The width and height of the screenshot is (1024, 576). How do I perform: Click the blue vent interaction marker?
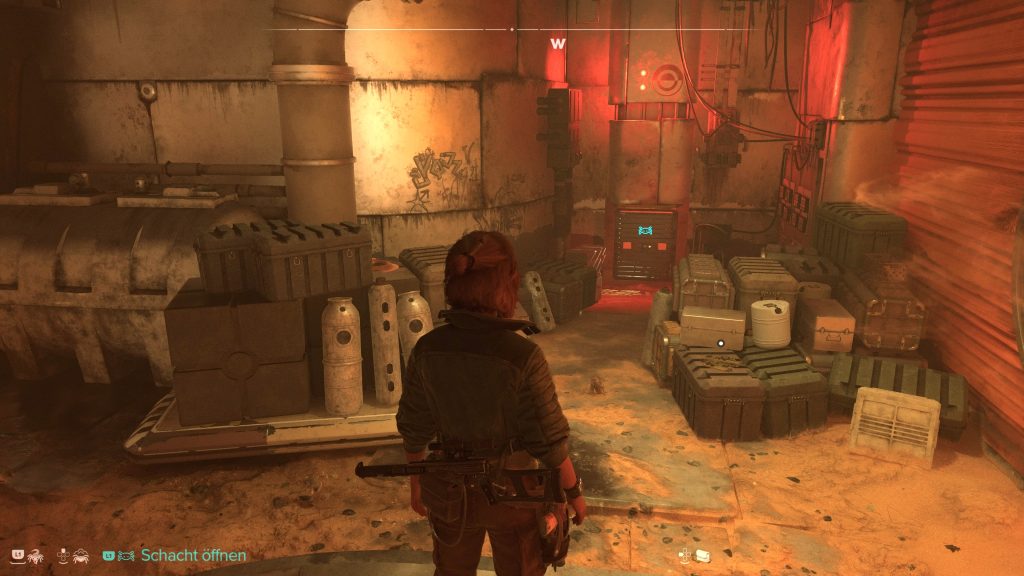[x=645, y=231]
